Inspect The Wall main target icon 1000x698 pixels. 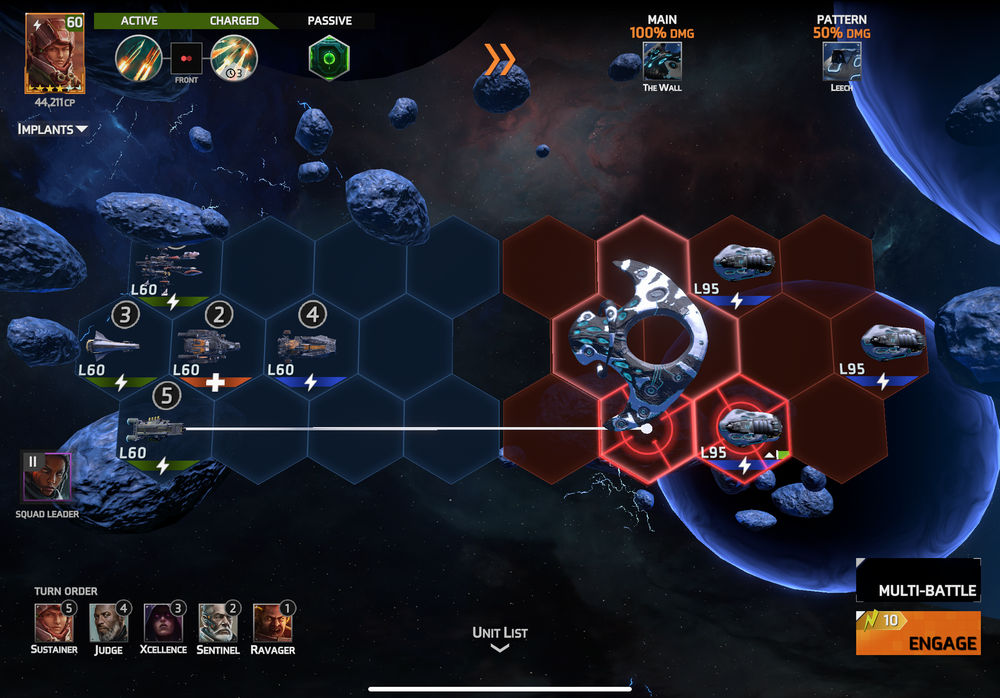(x=662, y=60)
